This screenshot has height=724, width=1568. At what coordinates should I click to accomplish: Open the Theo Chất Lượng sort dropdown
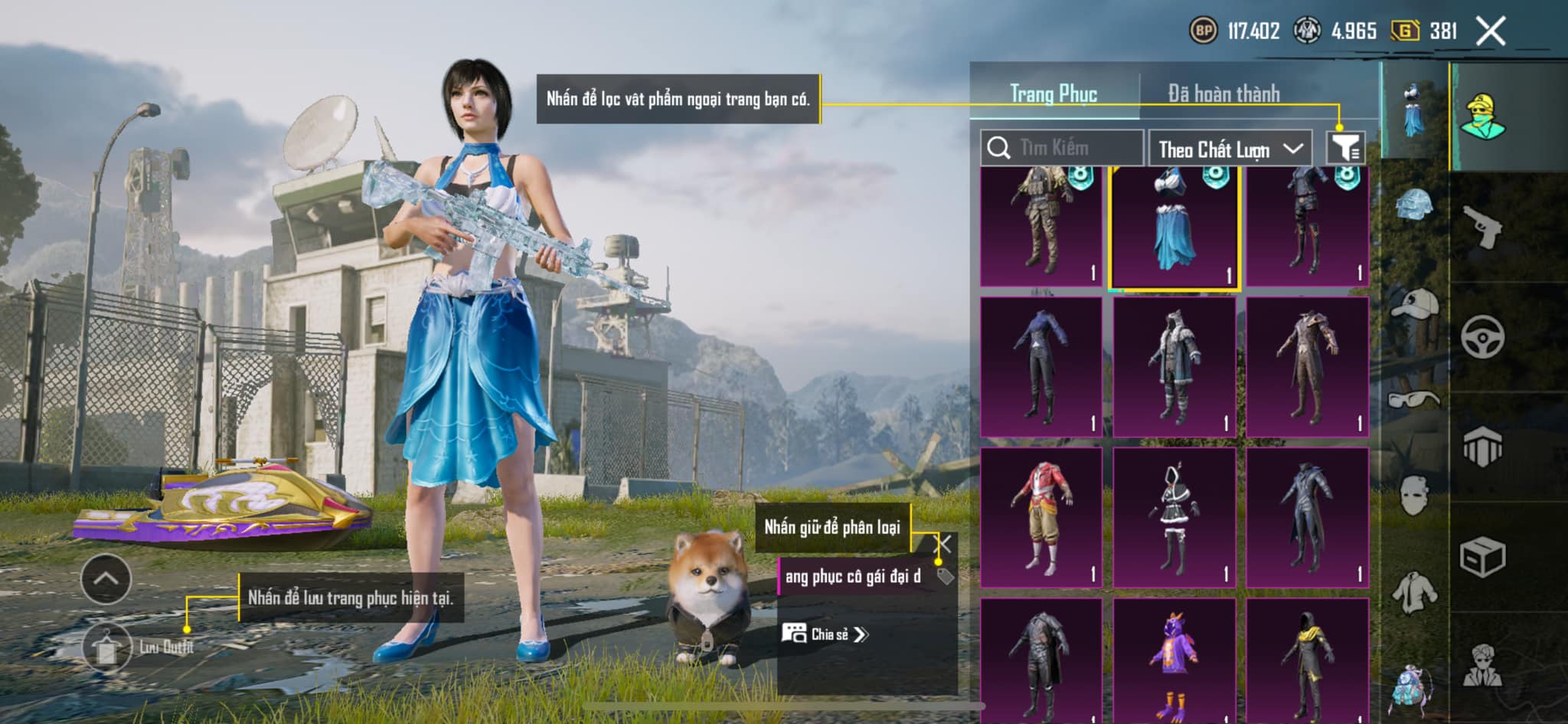(x=1229, y=149)
